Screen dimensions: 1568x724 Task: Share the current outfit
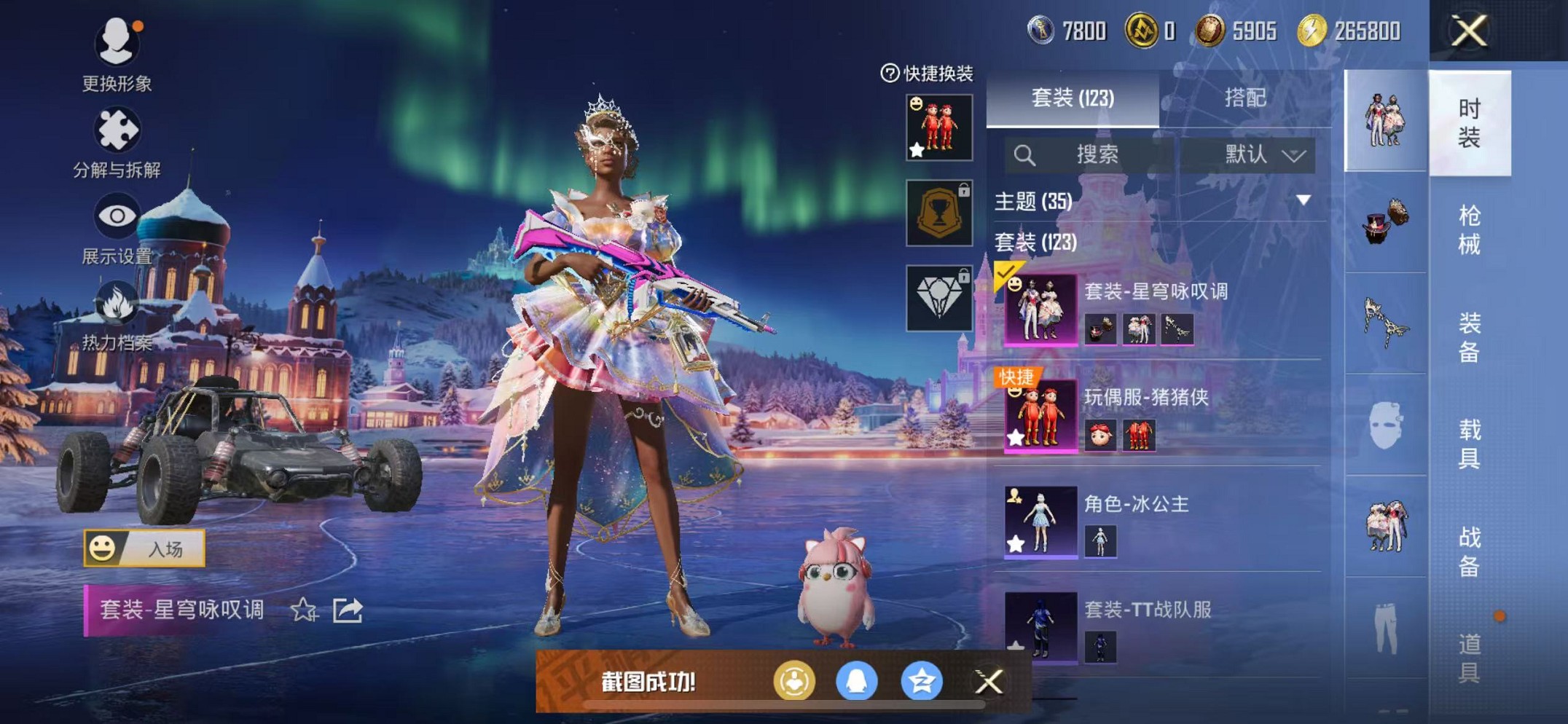pyautogui.click(x=348, y=610)
